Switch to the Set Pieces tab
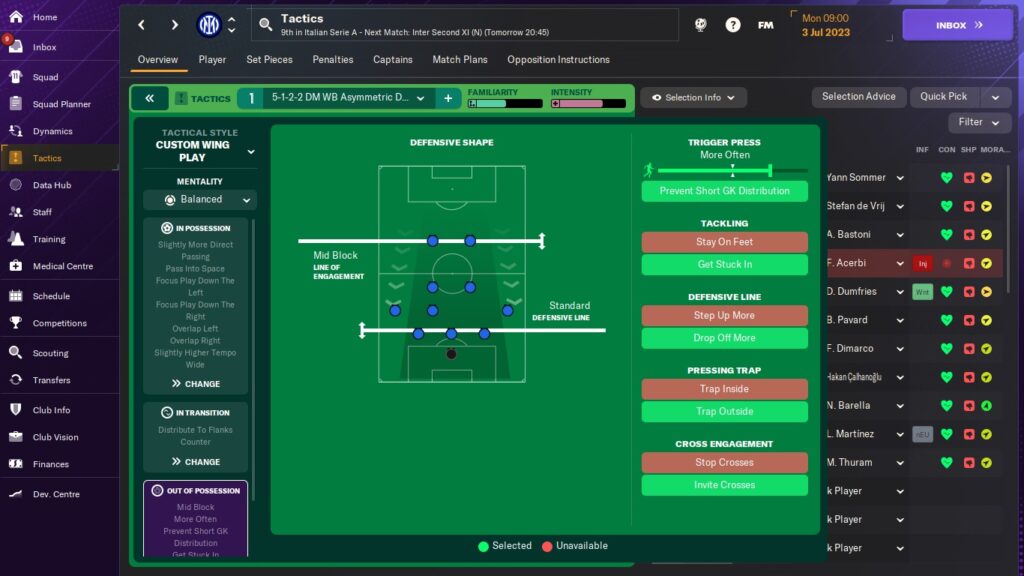This screenshot has width=1024, height=576. click(x=269, y=60)
